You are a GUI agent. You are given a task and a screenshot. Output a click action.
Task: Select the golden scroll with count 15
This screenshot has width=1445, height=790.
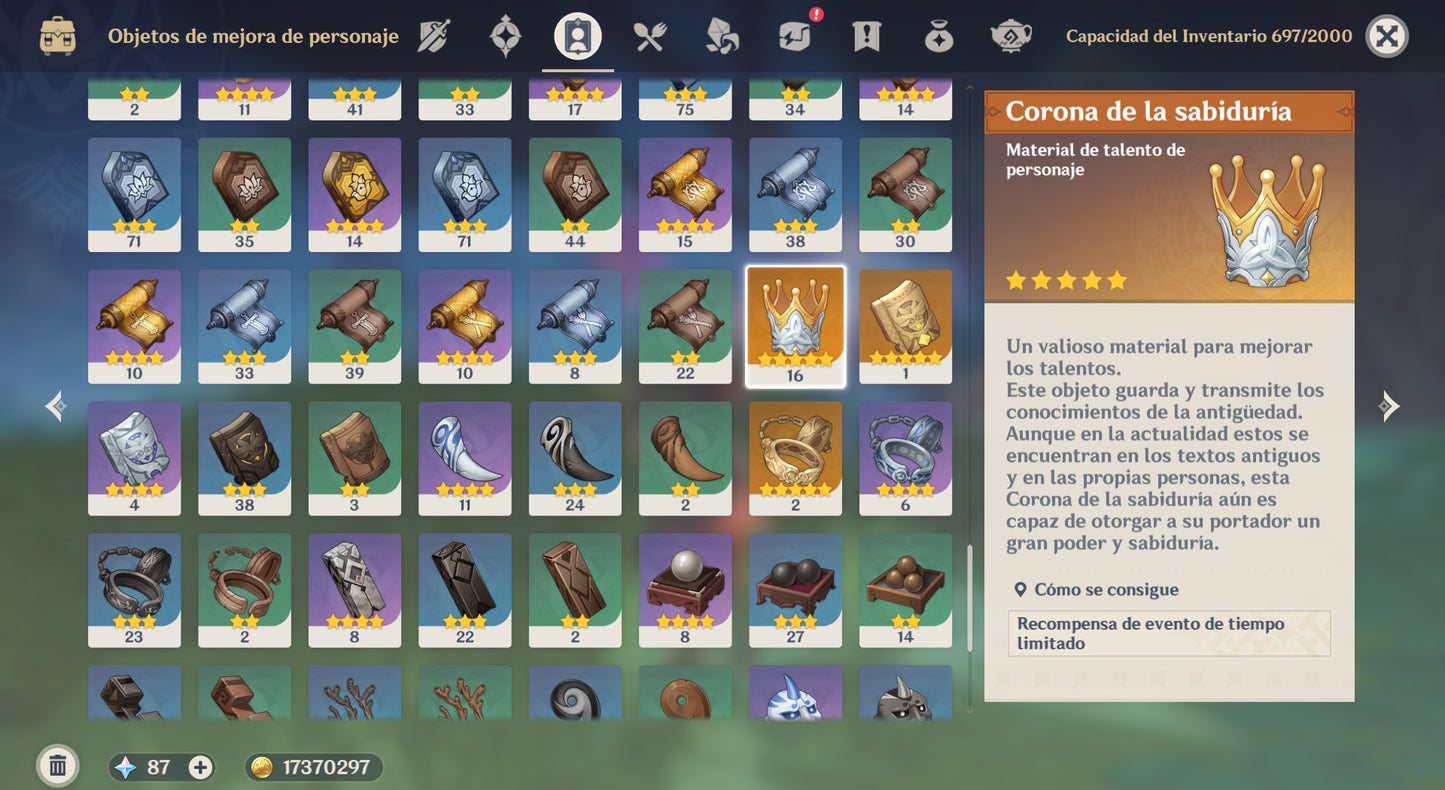(x=685, y=194)
